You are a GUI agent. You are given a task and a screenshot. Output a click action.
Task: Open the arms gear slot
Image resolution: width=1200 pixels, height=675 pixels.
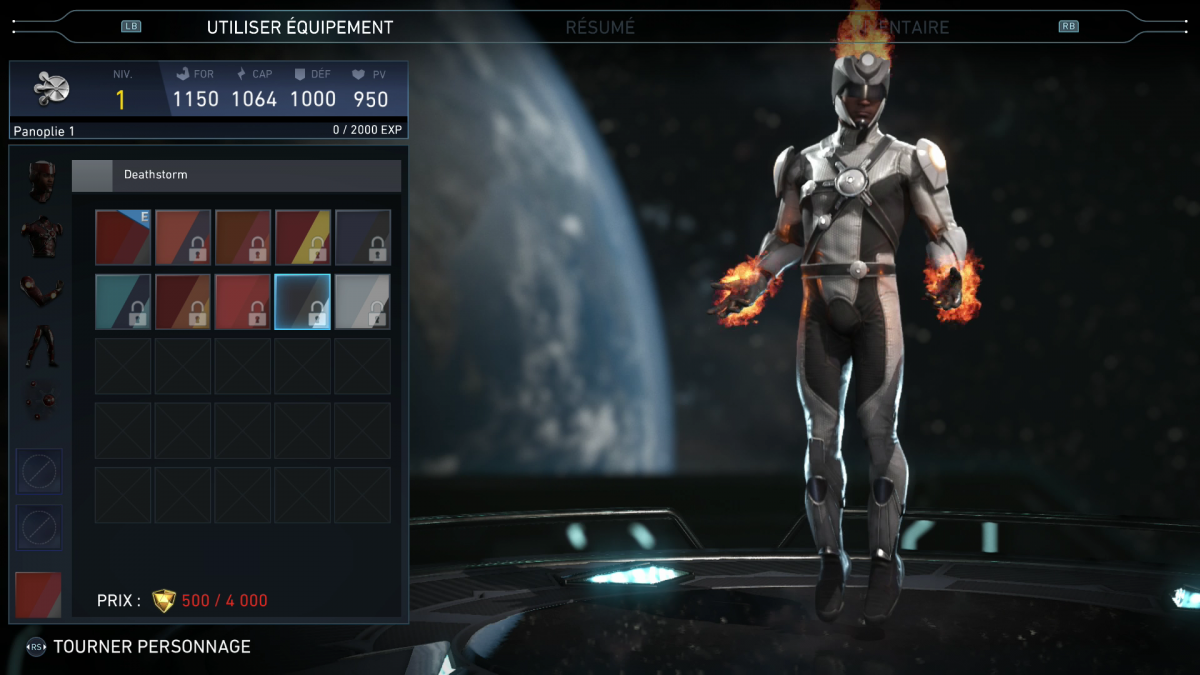click(x=42, y=291)
